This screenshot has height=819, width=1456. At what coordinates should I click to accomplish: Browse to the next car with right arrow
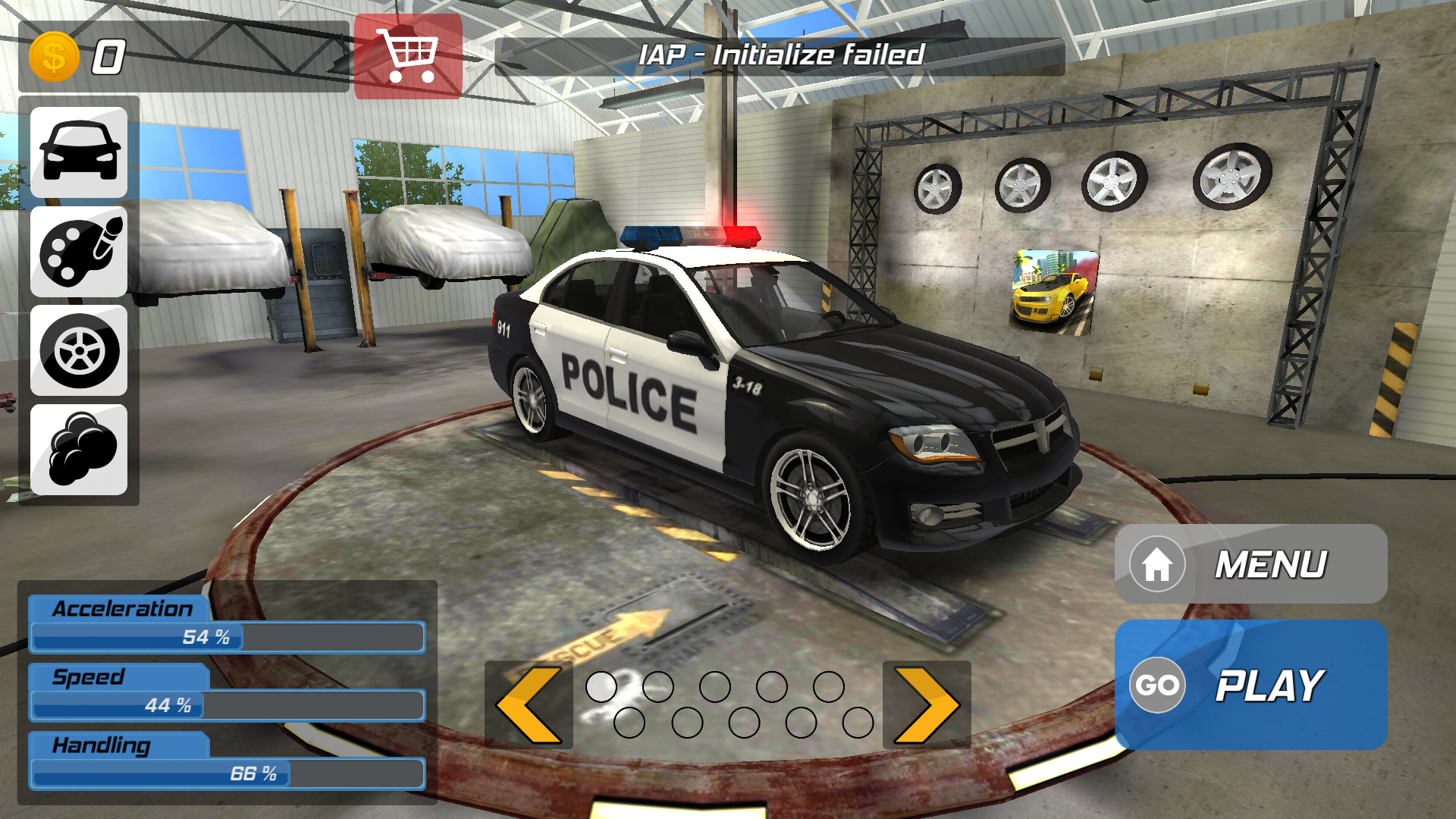tap(927, 704)
